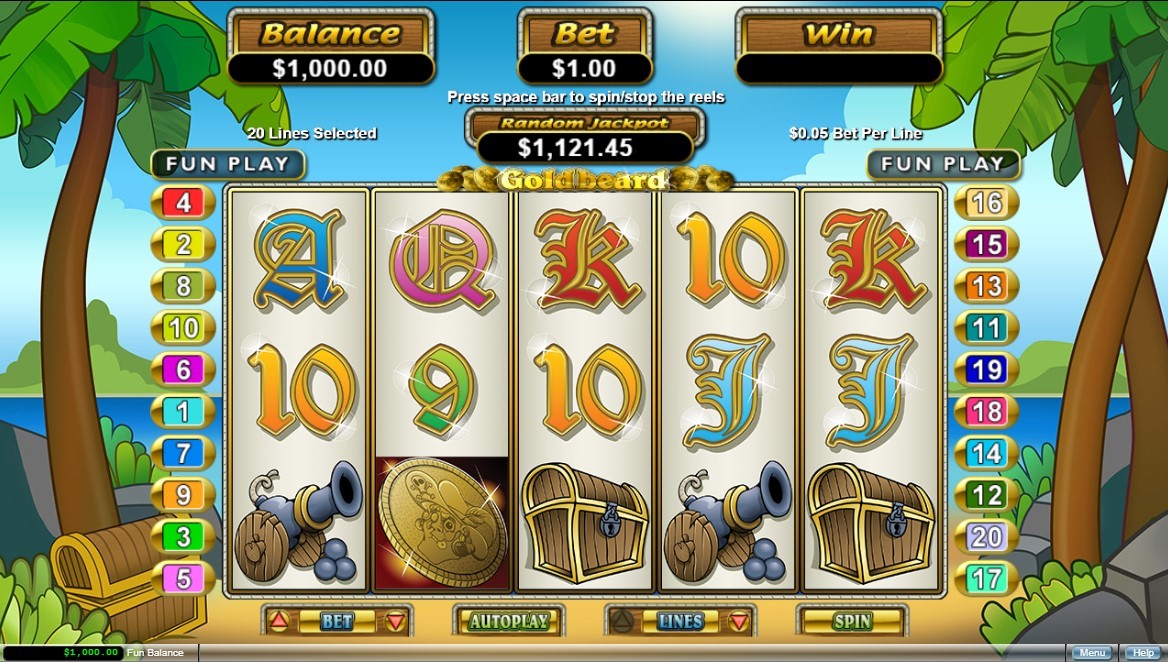Screen dimensions: 1168x662
Task: Select payline number 4
Action: point(183,204)
